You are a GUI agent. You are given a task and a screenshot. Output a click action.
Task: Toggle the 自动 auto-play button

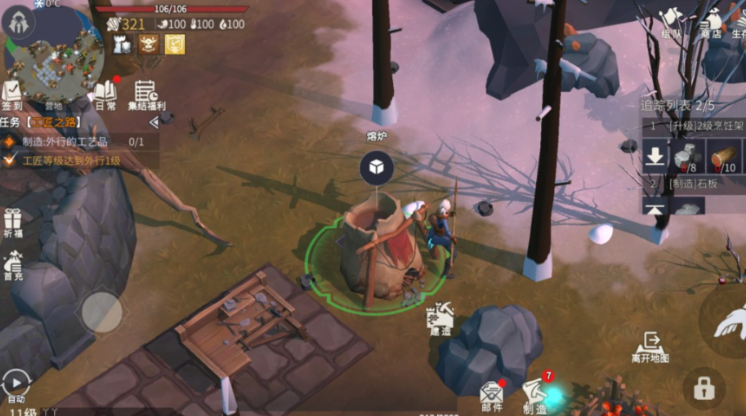click(16, 384)
